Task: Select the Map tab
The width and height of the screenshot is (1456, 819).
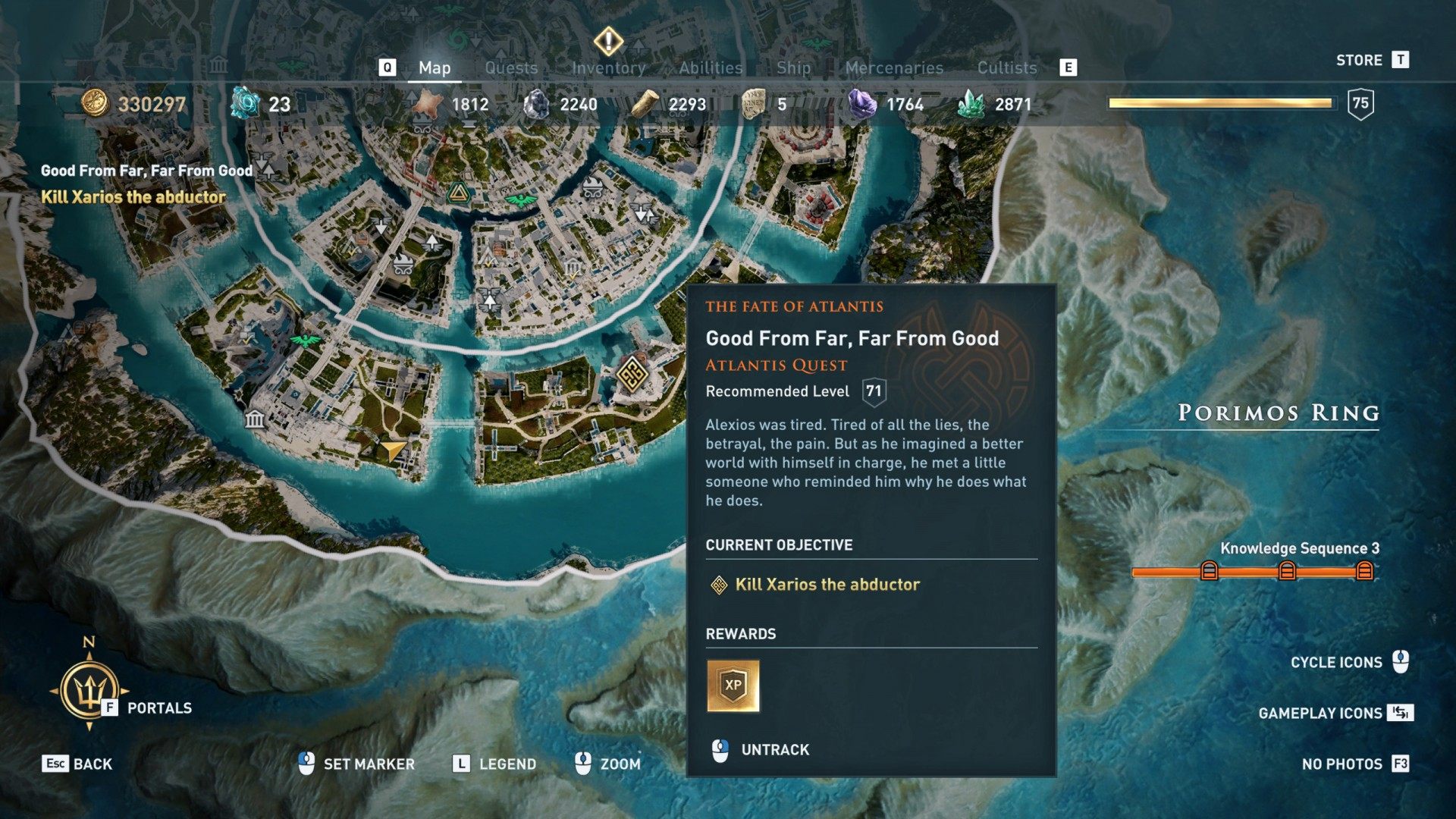Action: tap(435, 68)
